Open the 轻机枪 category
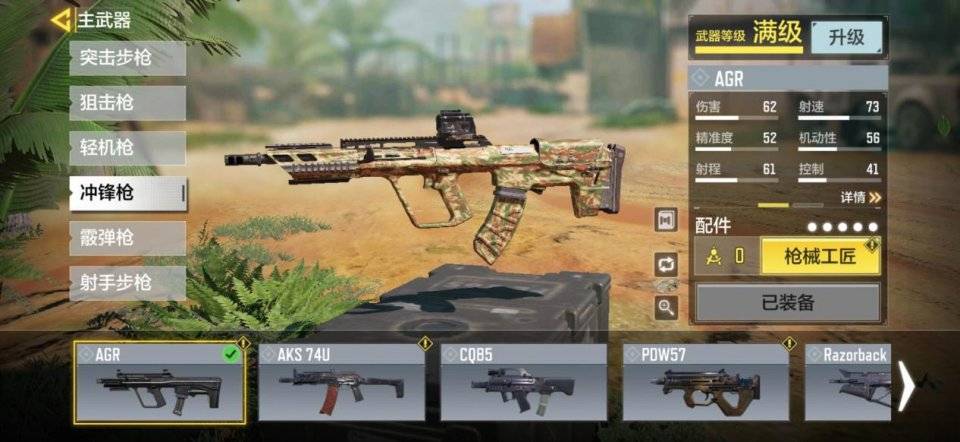960x442 pixels. tap(127, 148)
